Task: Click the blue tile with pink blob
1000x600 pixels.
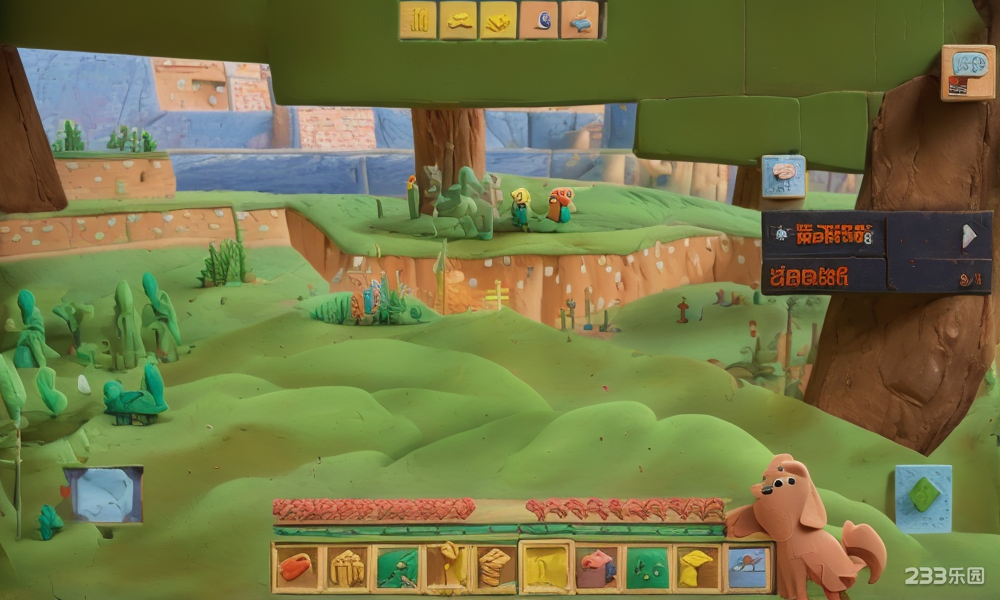Action: (x=783, y=176)
